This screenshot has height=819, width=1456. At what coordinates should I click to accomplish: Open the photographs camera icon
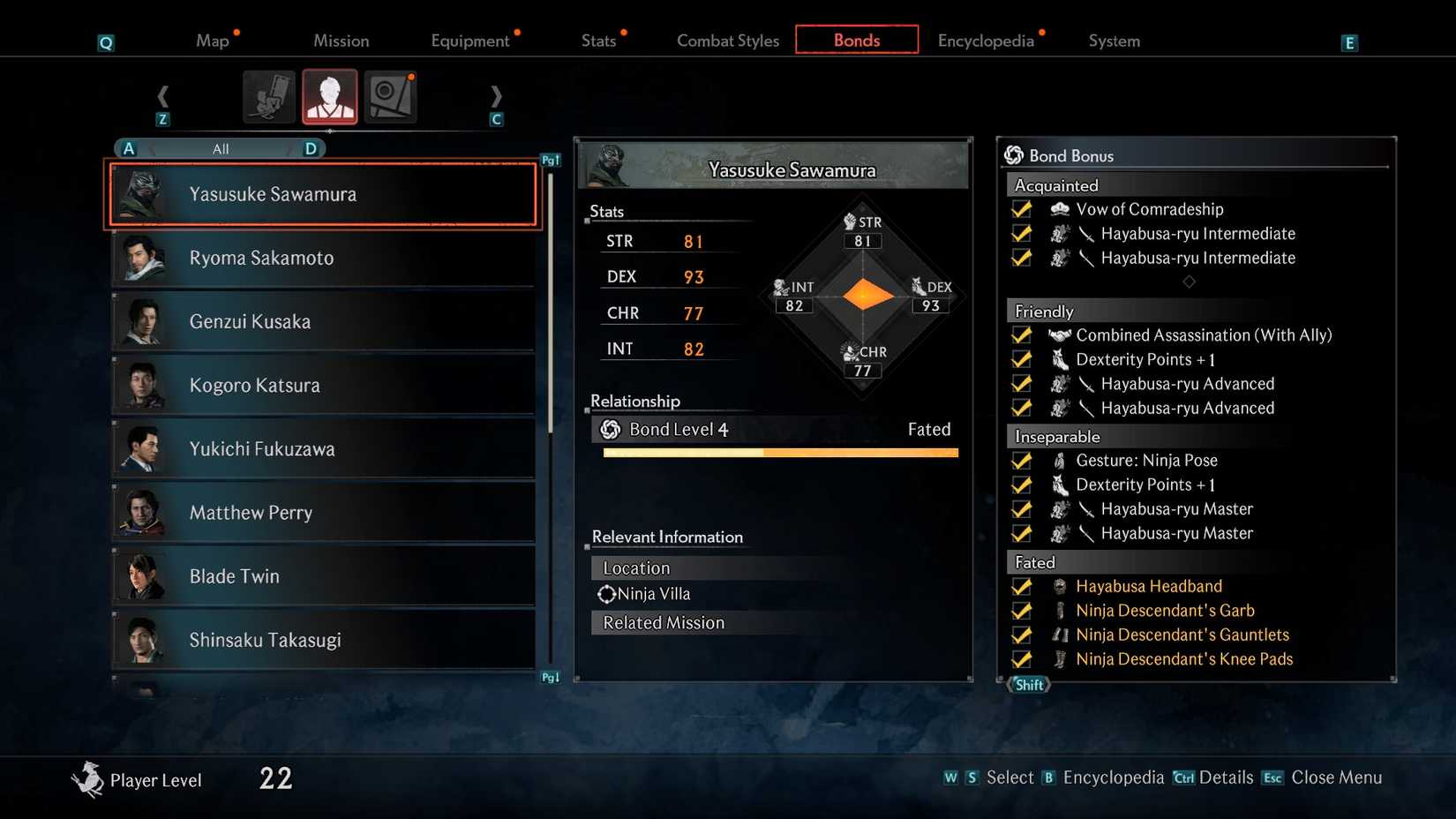click(x=389, y=96)
